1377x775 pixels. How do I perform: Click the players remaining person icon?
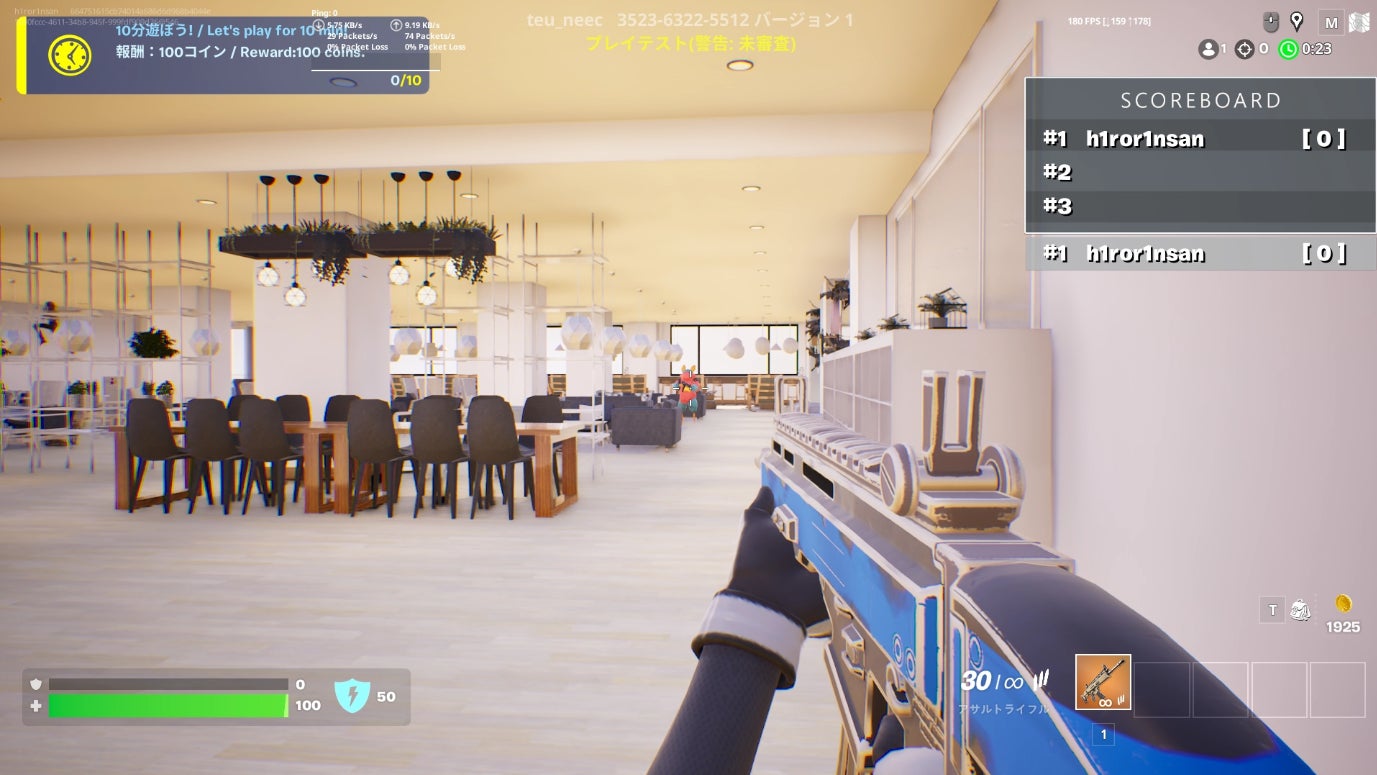[x=1208, y=49]
